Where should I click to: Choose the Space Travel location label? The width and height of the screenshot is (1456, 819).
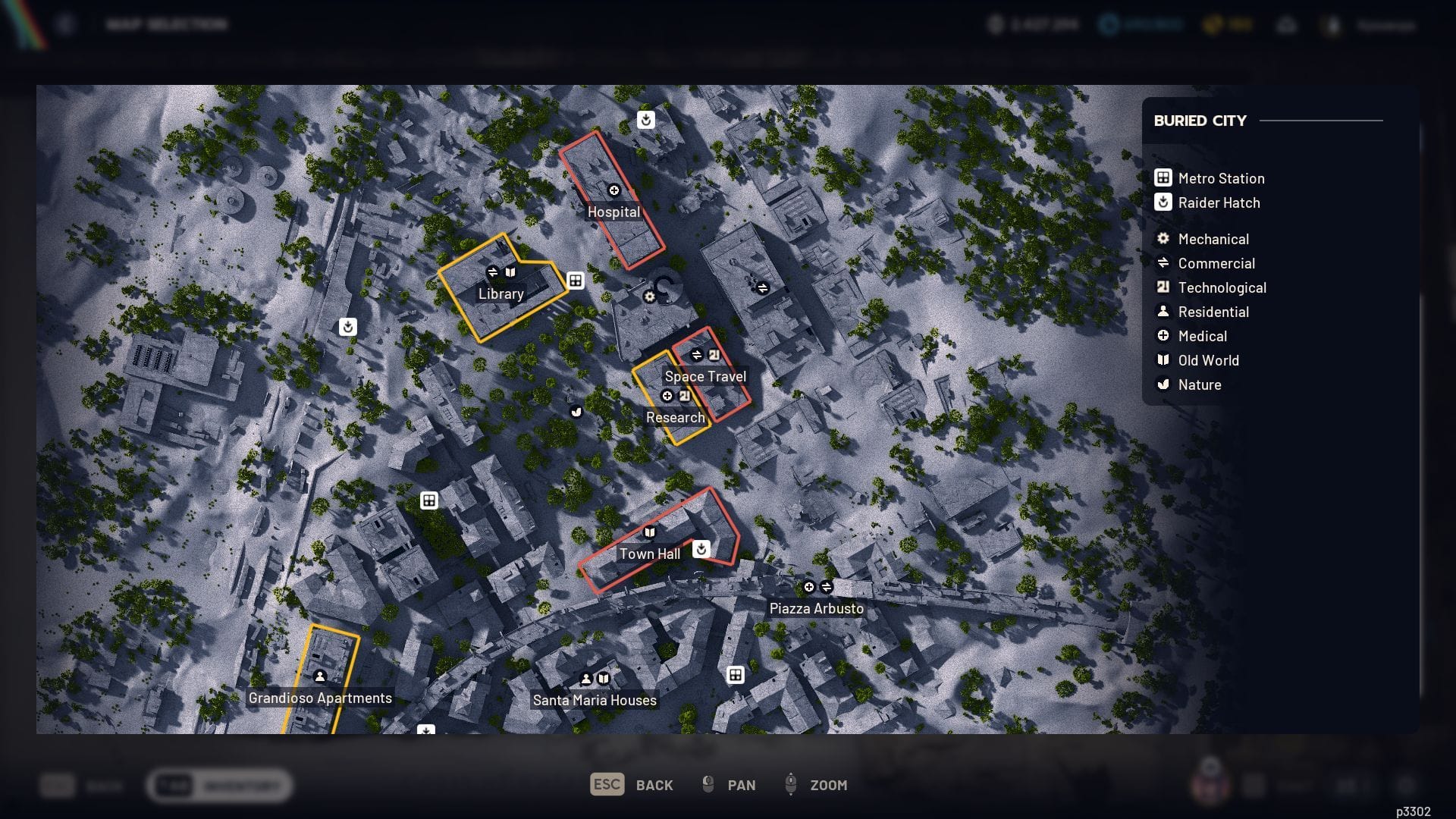pos(705,376)
